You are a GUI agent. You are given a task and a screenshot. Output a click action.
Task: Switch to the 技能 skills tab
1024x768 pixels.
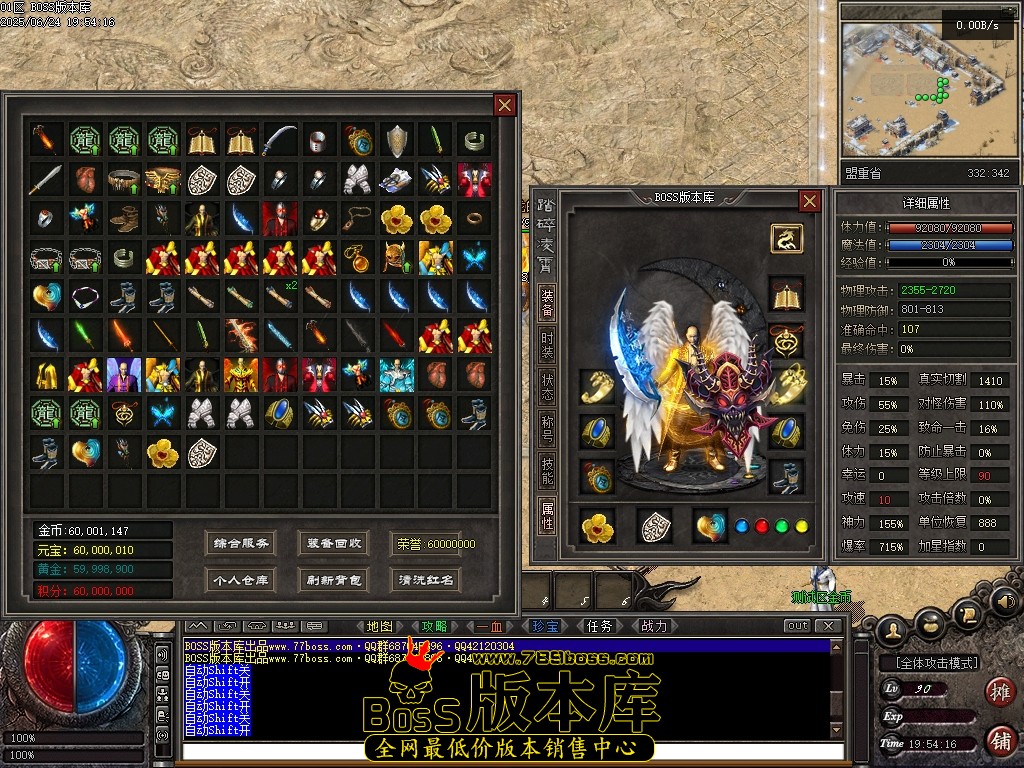click(547, 465)
